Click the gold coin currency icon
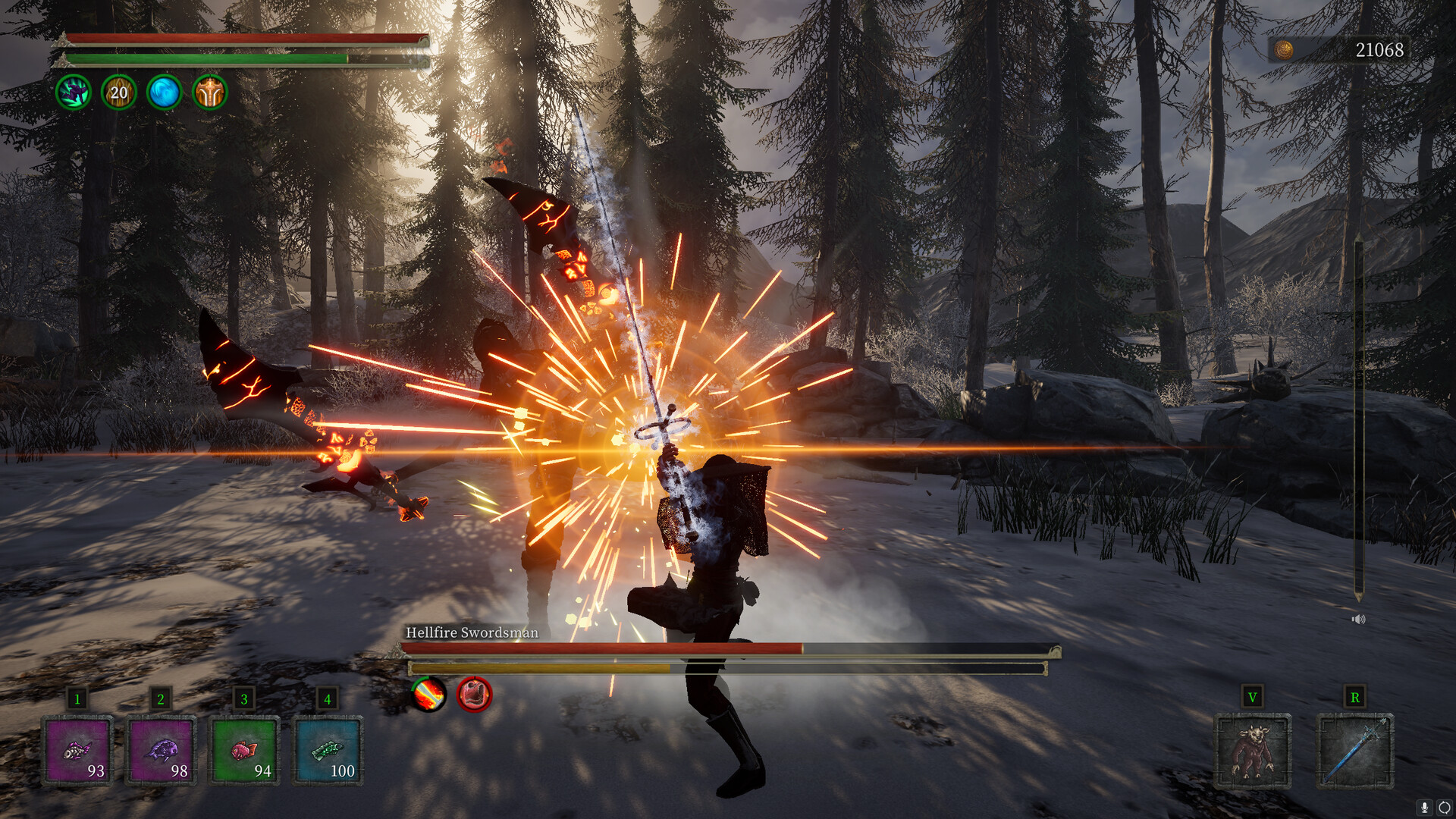This screenshot has height=819, width=1456. 1284,50
